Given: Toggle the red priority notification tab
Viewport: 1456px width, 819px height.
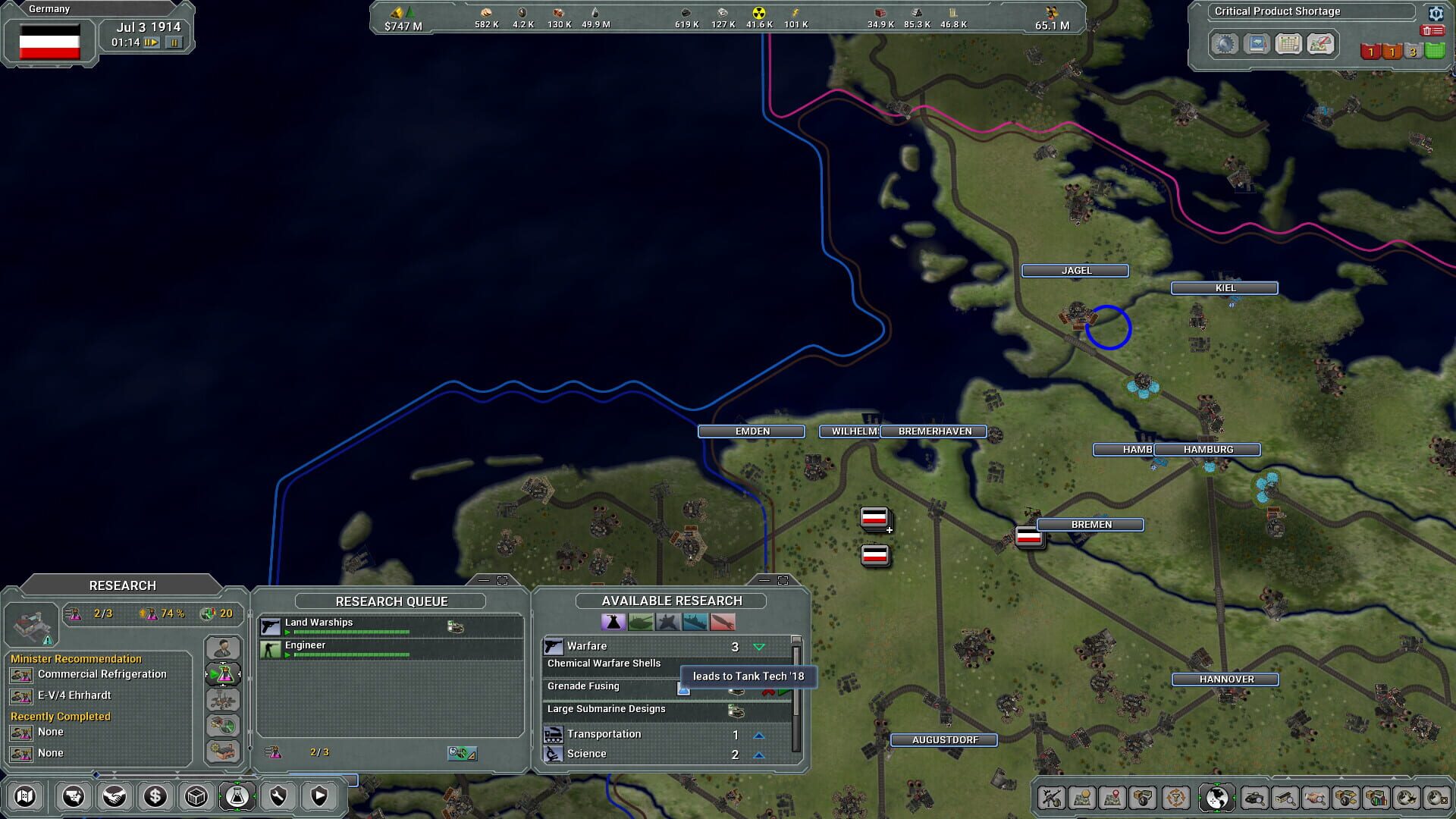Looking at the screenshot, I should 1371,51.
